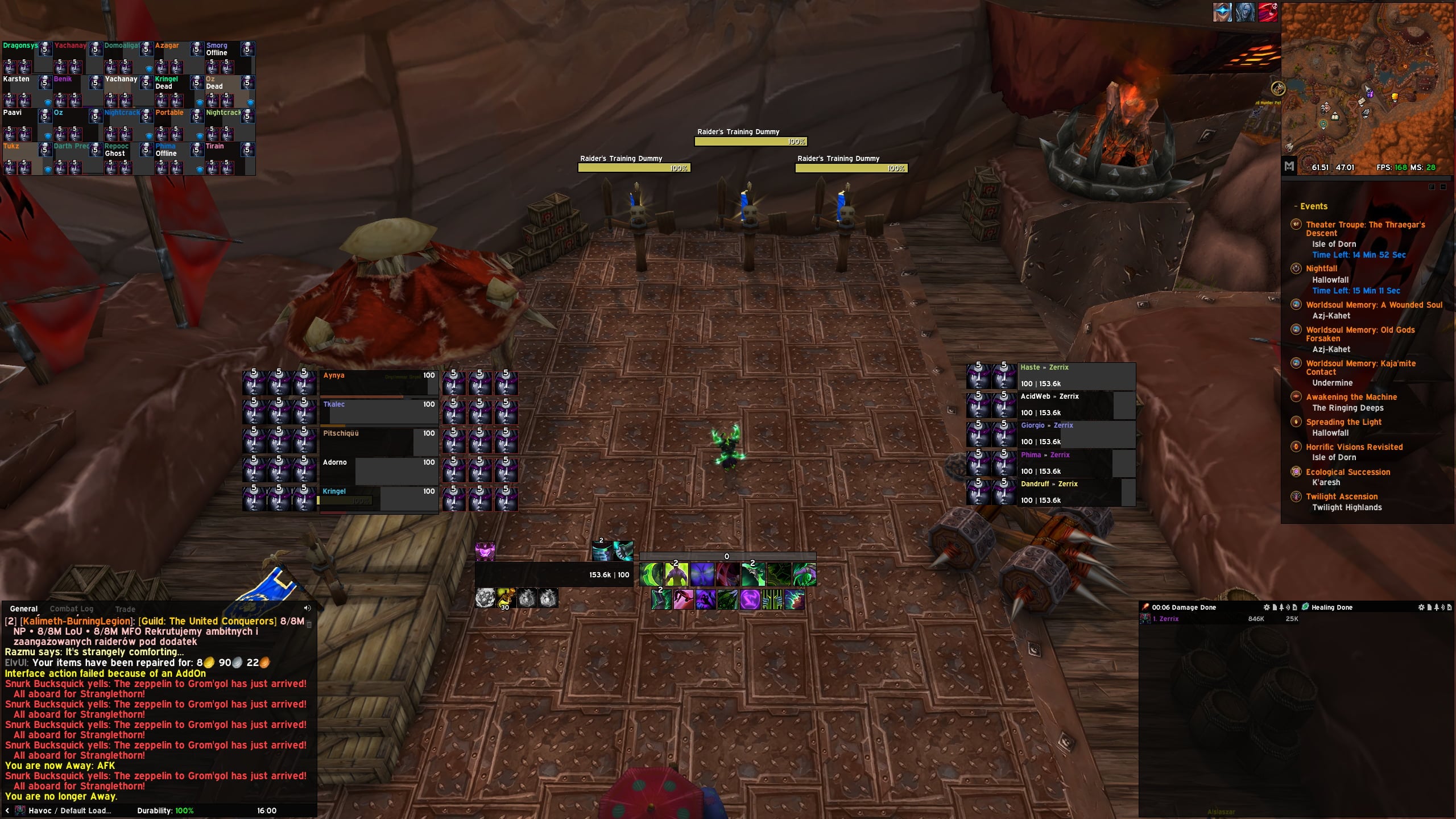
Task: Use the green prison bars Imprison ability
Action: tap(772, 599)
